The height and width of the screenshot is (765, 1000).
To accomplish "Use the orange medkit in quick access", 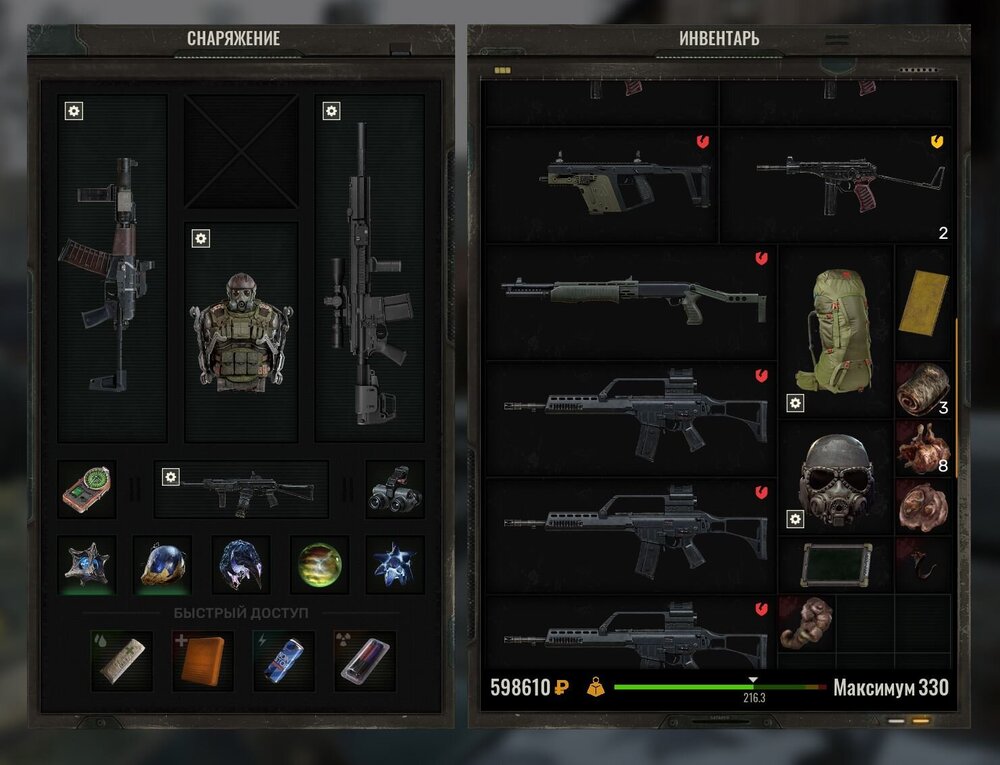I will (x=202, y=660).
